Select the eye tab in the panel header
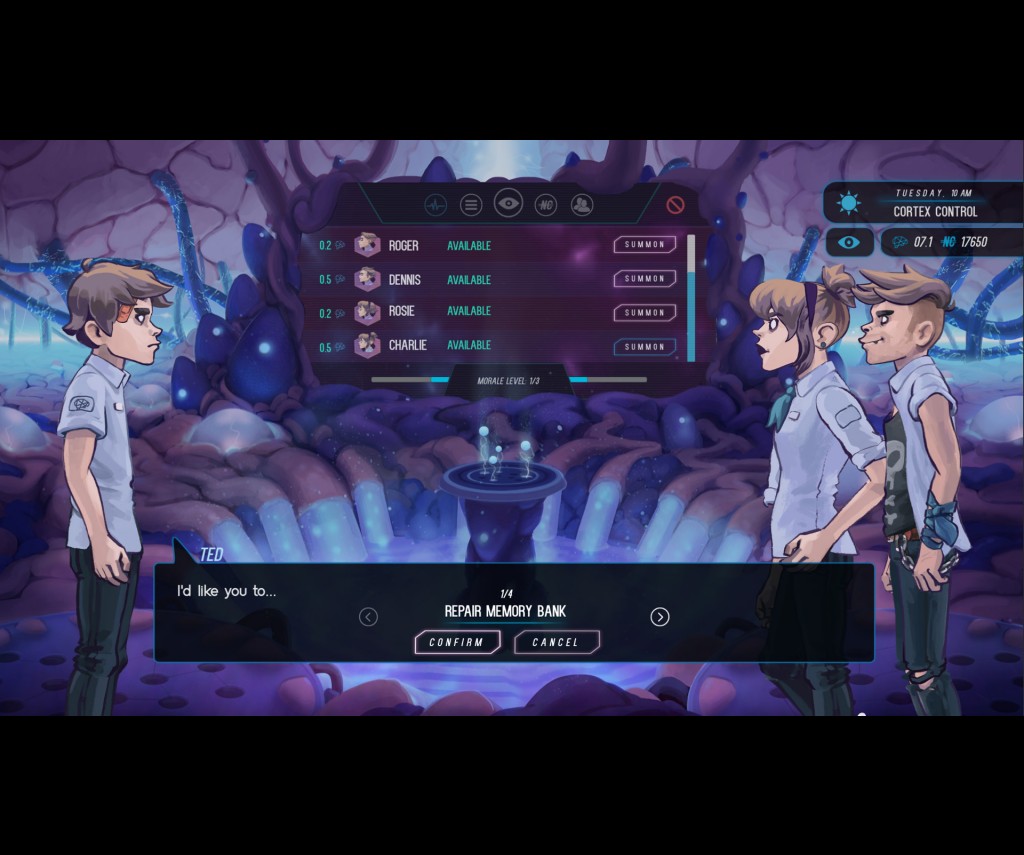The image size is (1024, 855). (508, 204)
